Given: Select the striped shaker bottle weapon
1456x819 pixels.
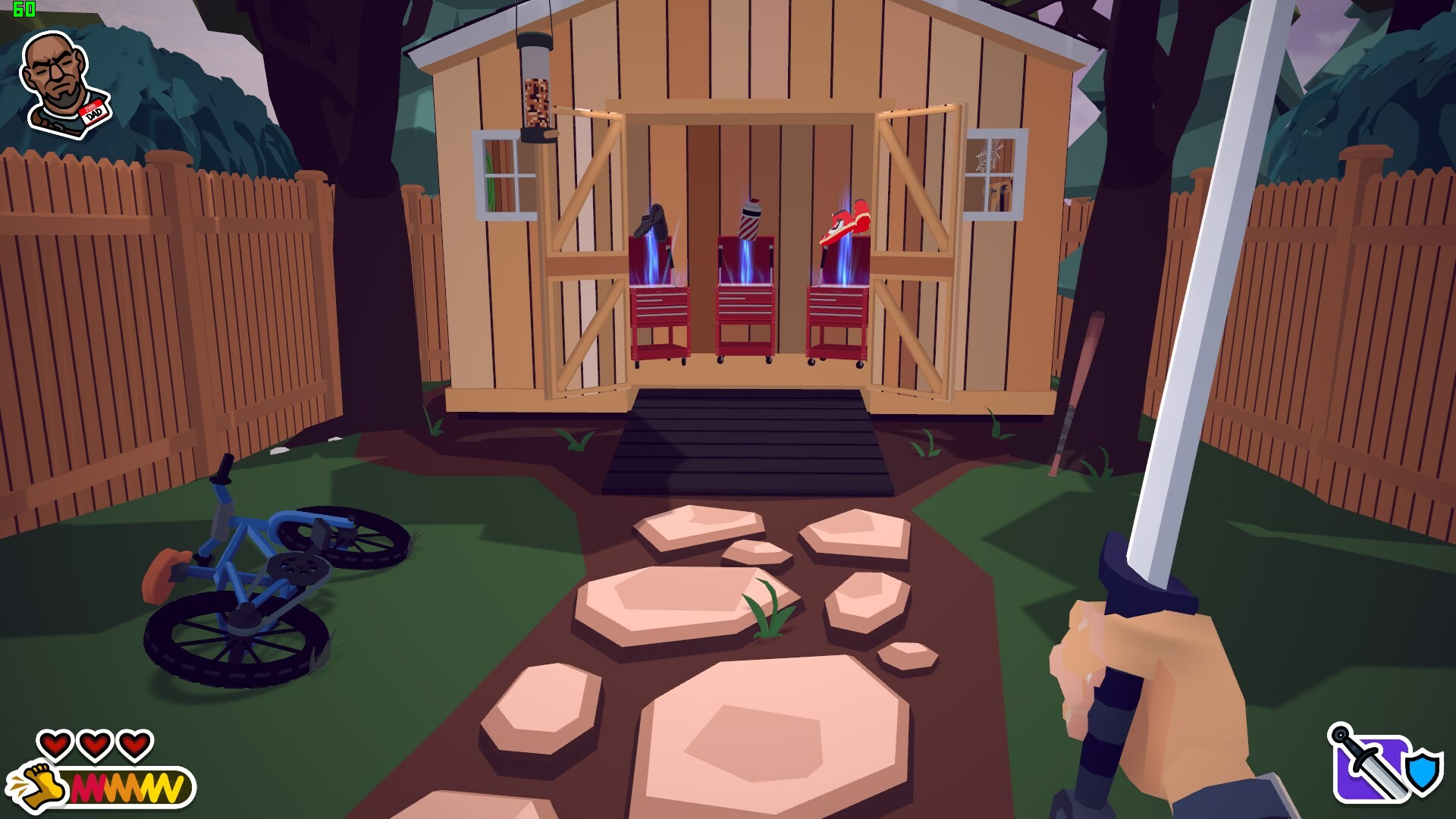Looking at the screenshot, I should coord(749,220).
